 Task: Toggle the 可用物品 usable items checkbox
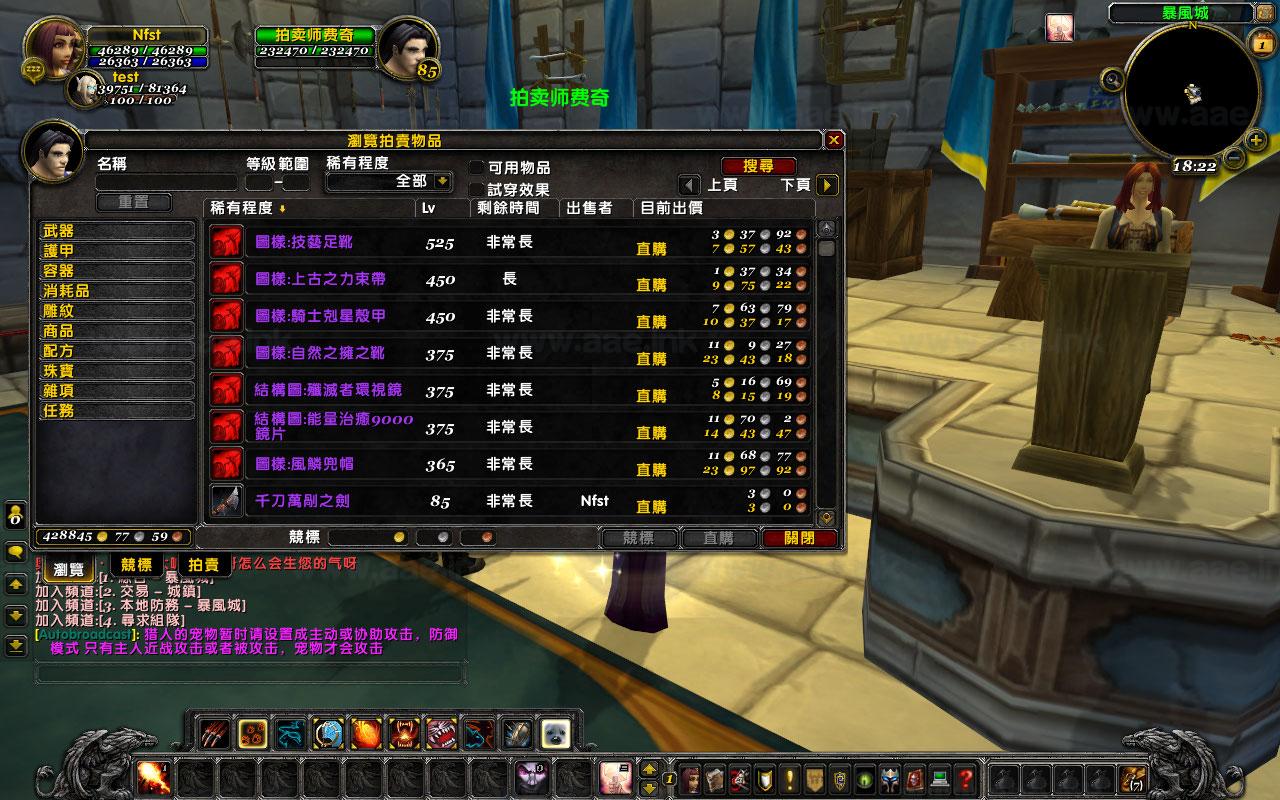tap(477, 168)
